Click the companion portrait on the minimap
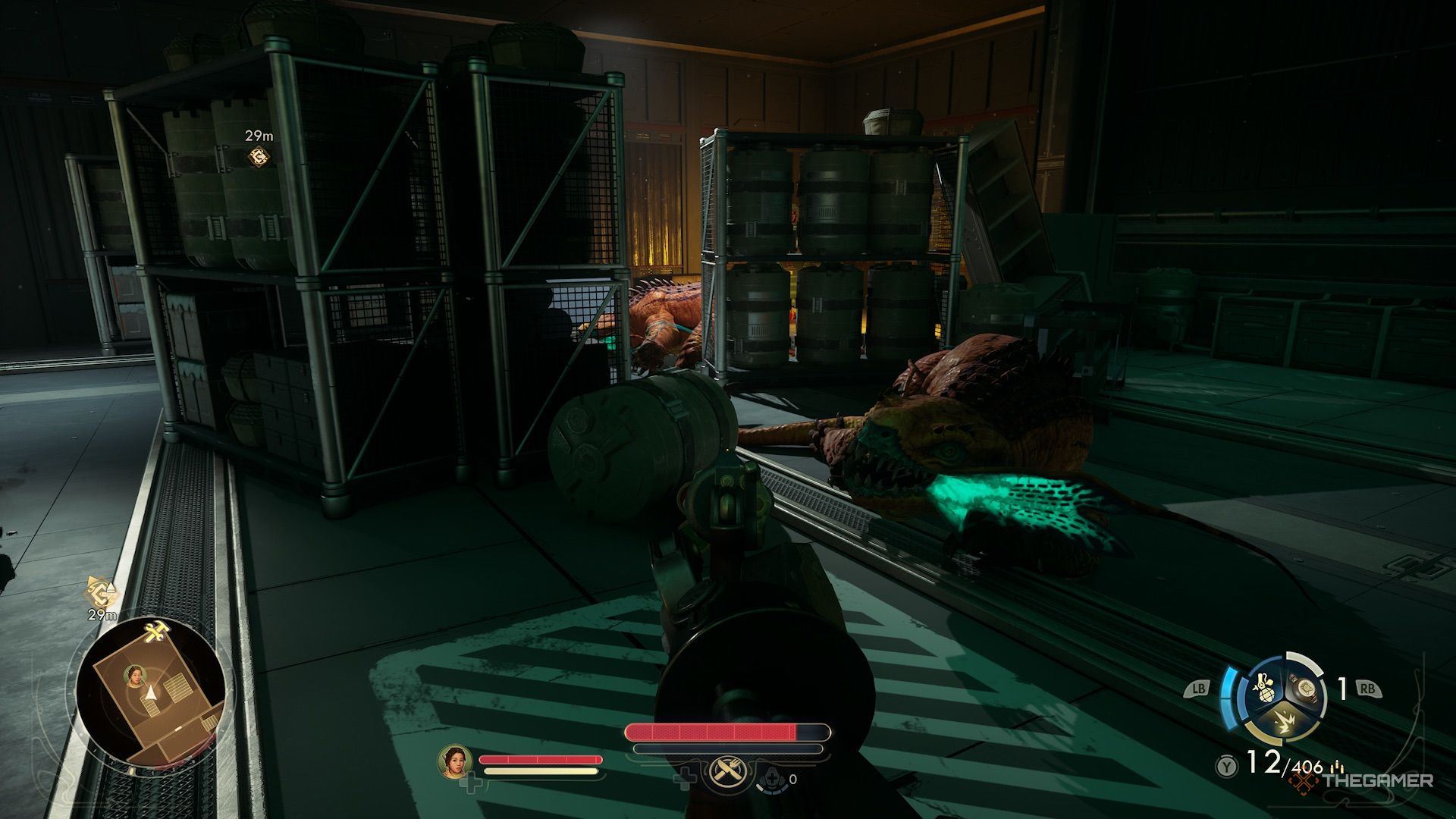The width and height of the screenshot is (1456, 819). [x=136, y=676]
